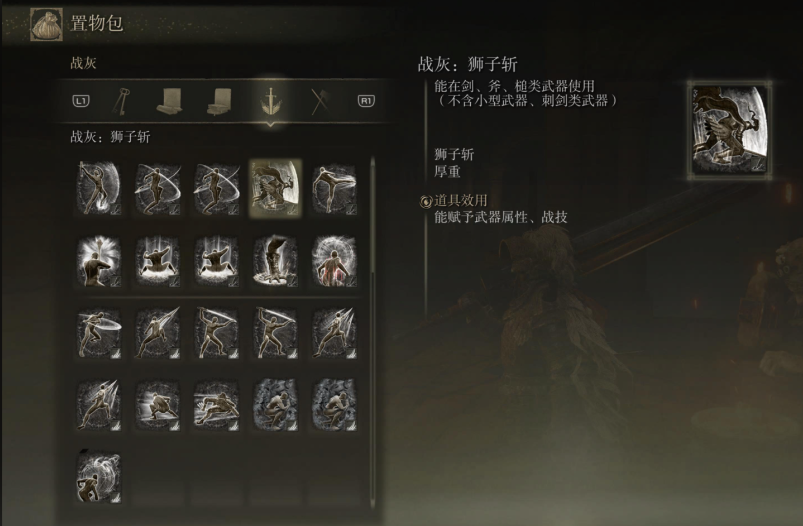Select the ash of war with flame at feet

click(99, 187)
